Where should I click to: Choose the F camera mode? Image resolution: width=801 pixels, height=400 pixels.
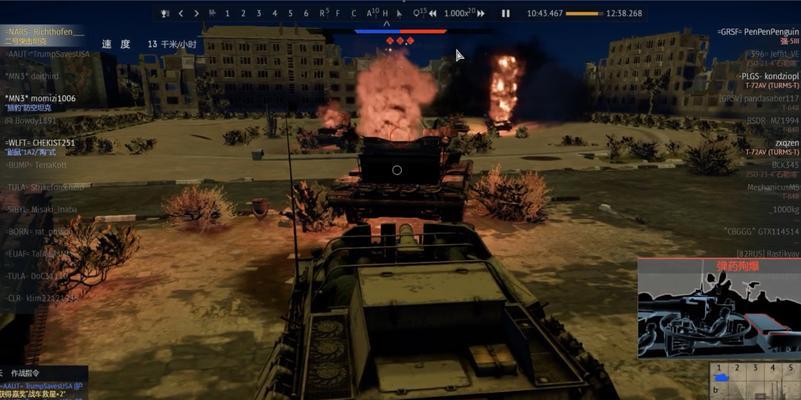[338, 13]
